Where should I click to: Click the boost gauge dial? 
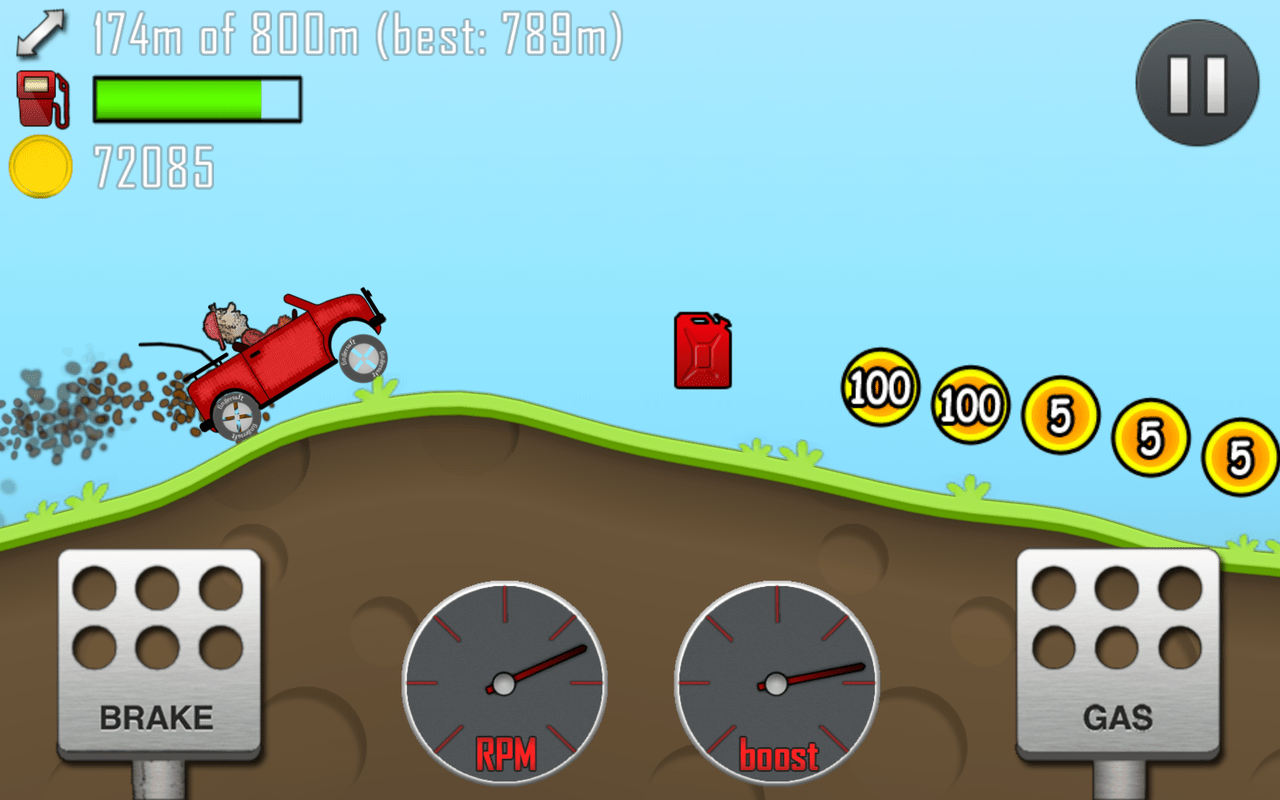coord(778,686)
